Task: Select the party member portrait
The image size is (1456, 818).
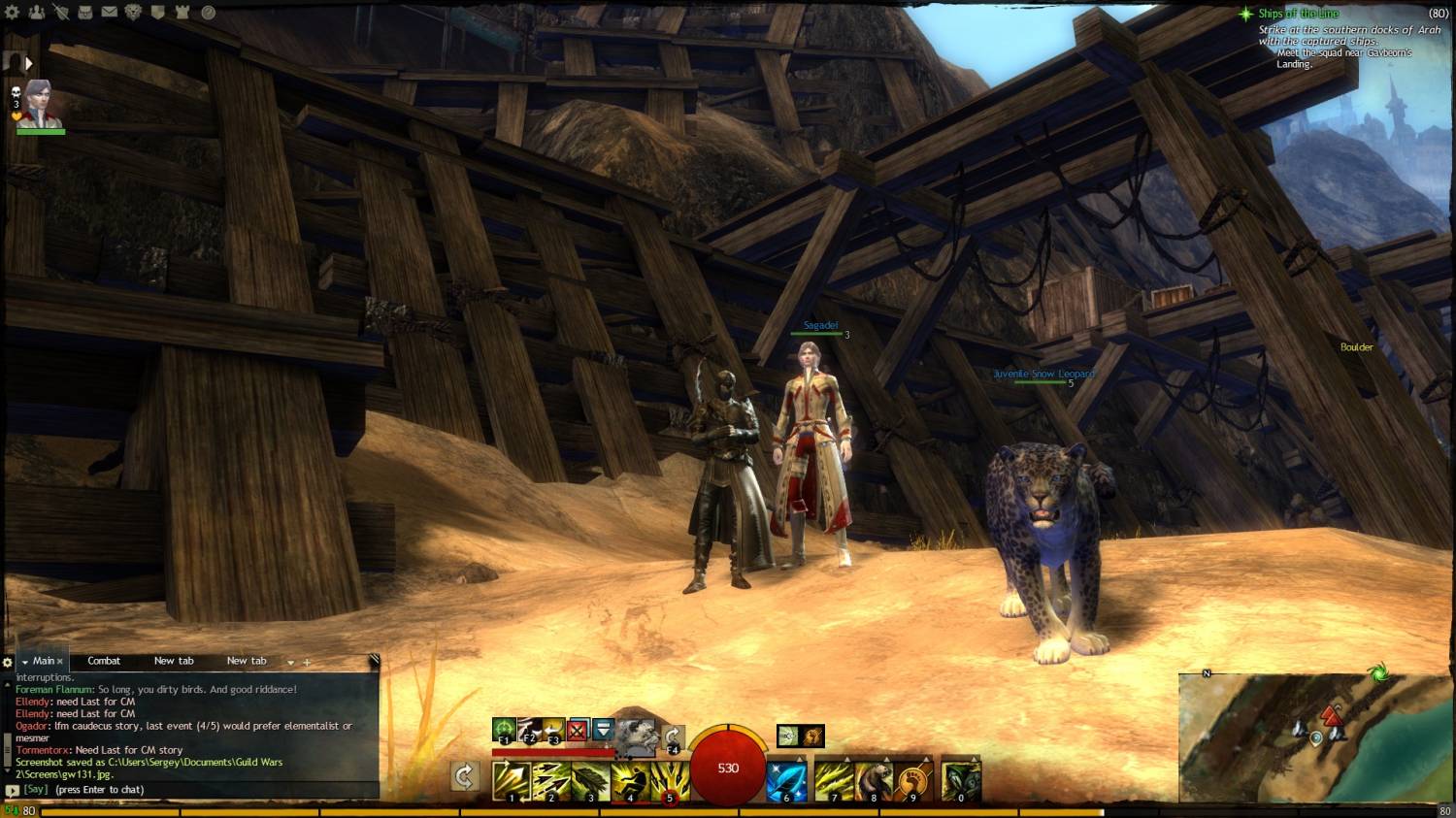Action: [x=39, y=105]
